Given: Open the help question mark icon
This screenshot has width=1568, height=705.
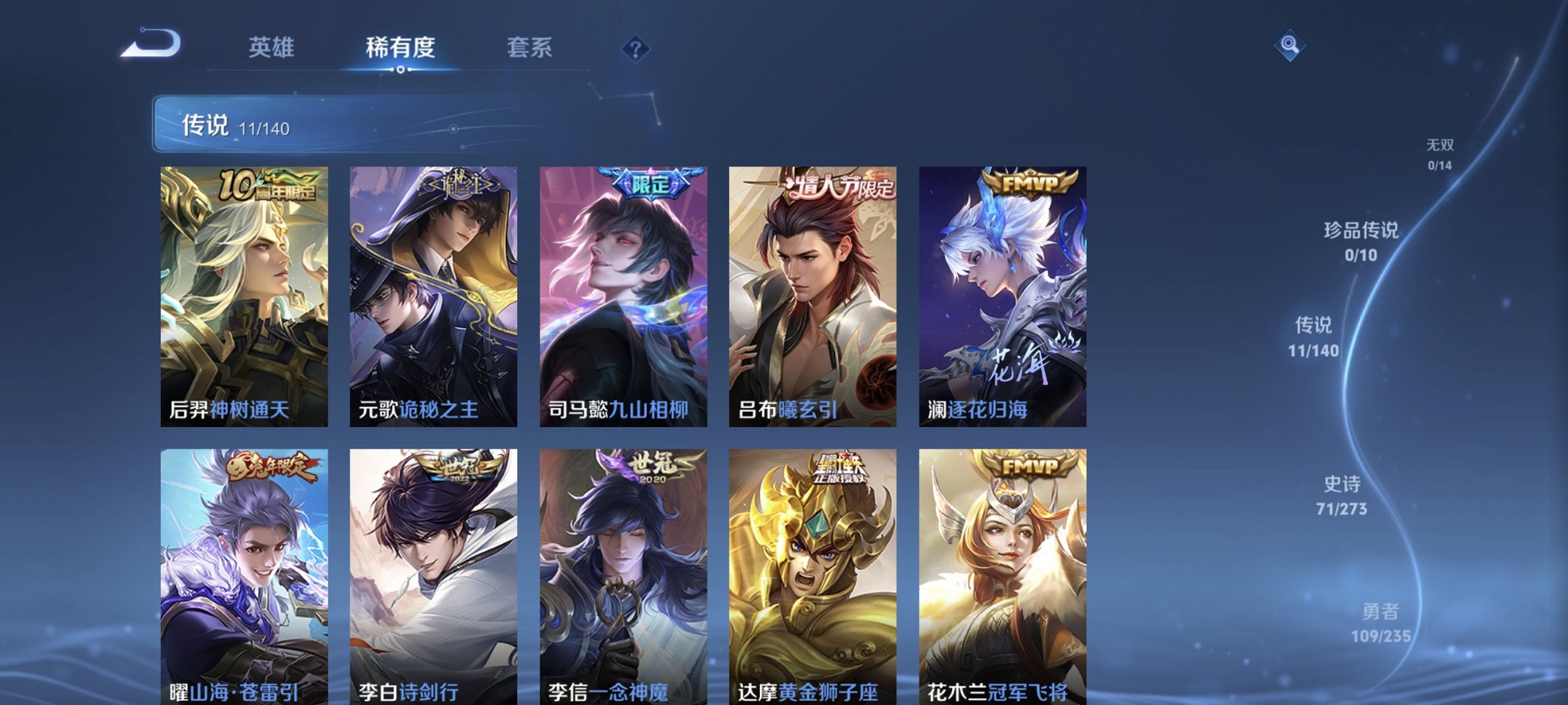Looking at the screenshot, I should click(637, 48).
